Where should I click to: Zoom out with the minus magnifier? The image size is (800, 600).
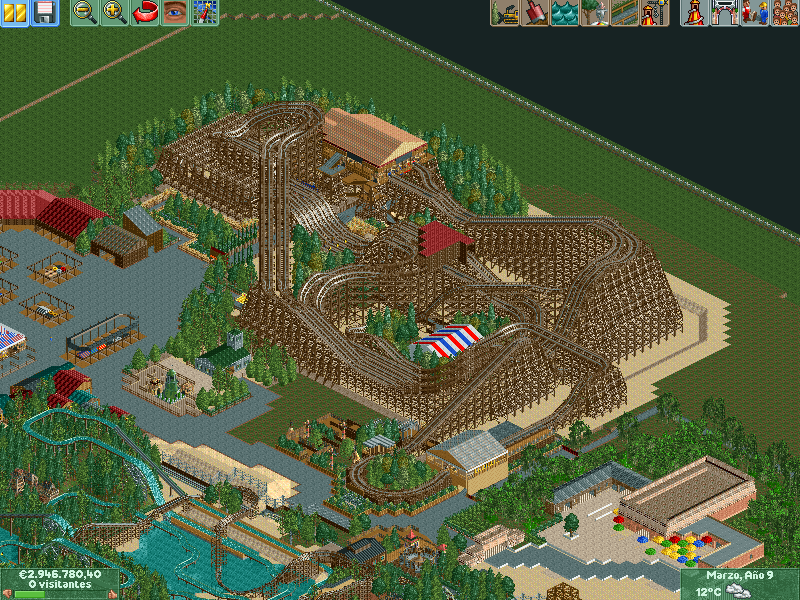click(x=85, y=13)
